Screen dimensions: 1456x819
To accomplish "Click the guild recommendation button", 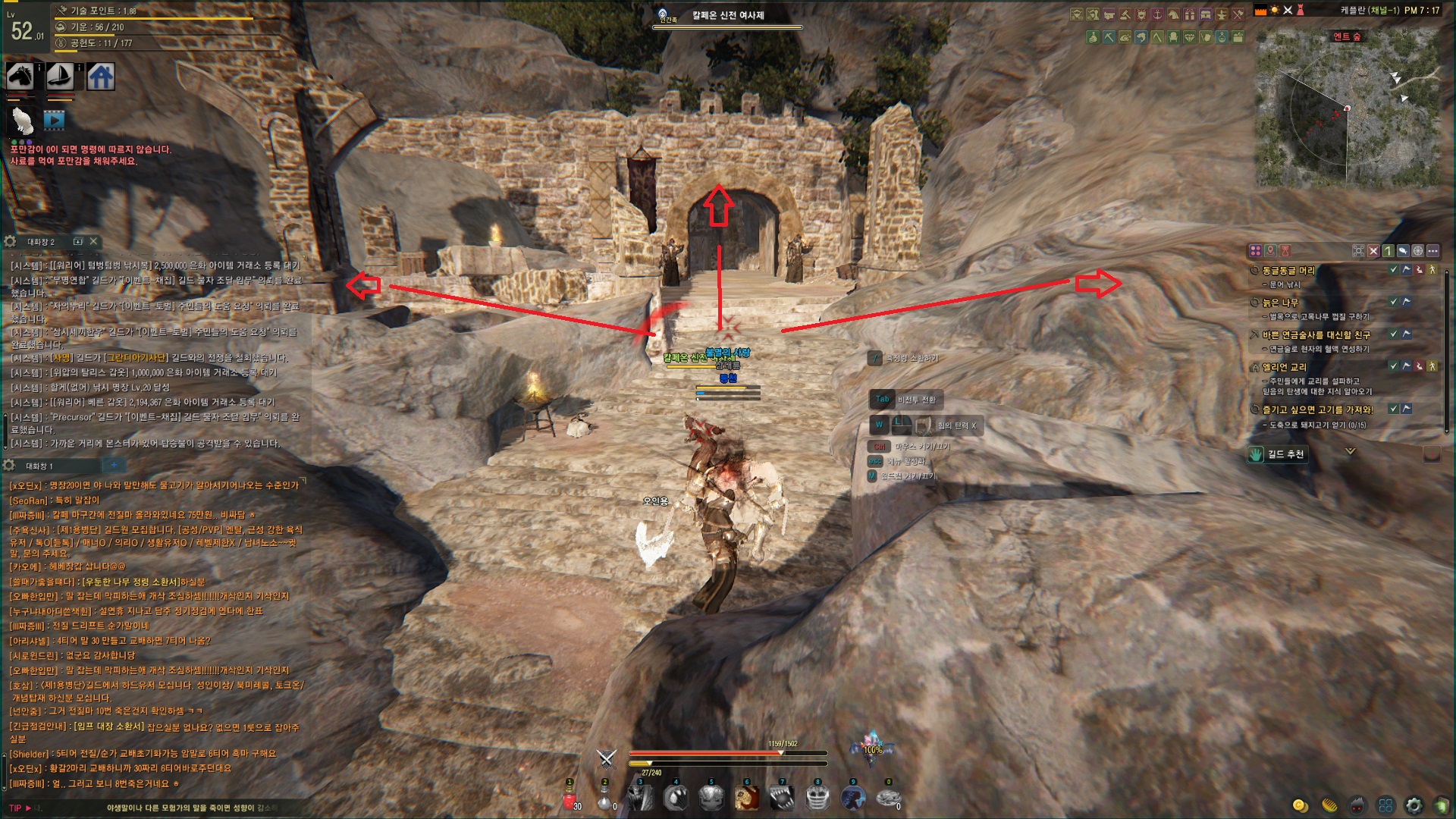I will tap(1276, 454).
